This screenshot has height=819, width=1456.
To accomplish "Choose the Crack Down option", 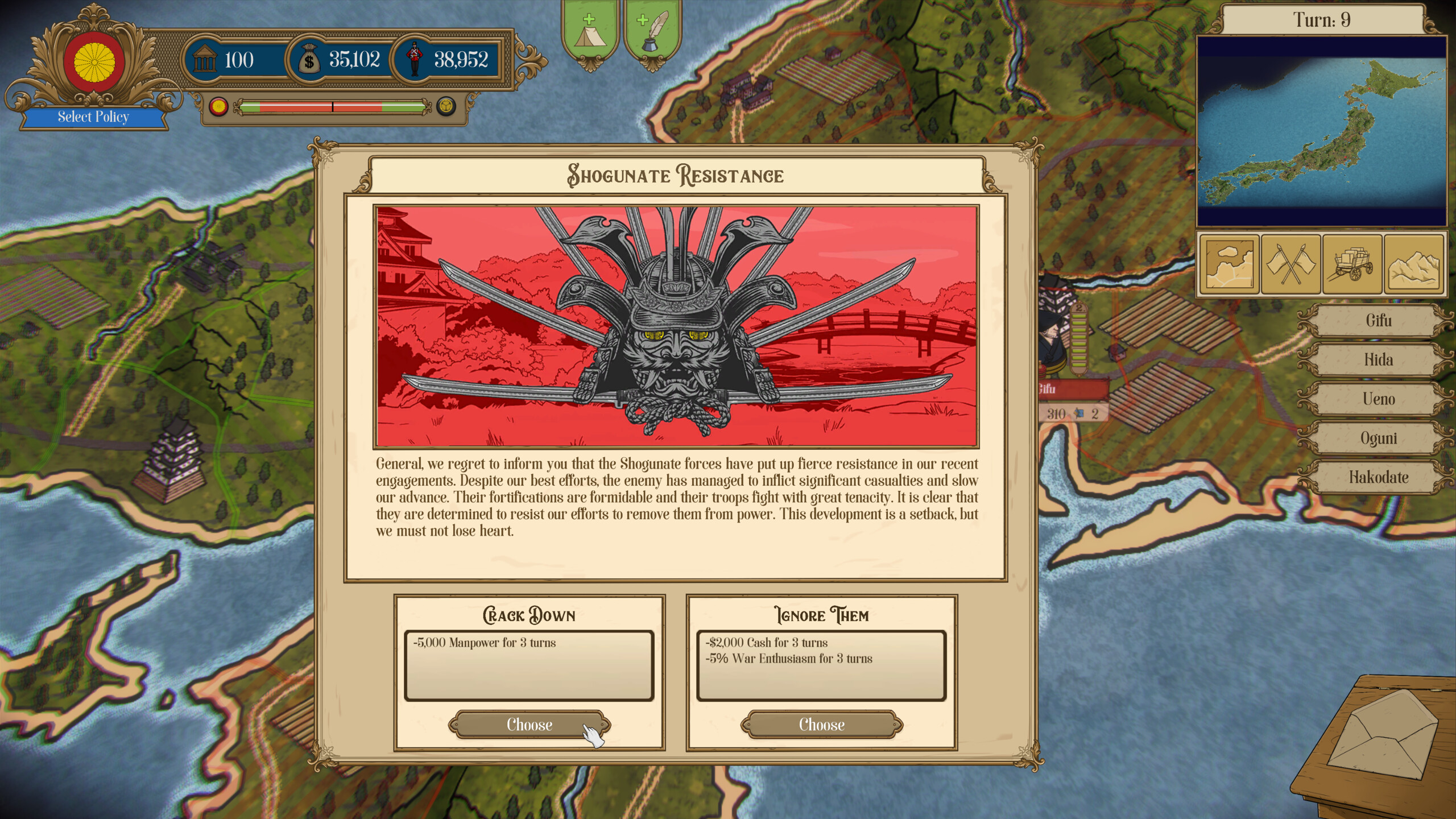I will (x=529, y=725).
